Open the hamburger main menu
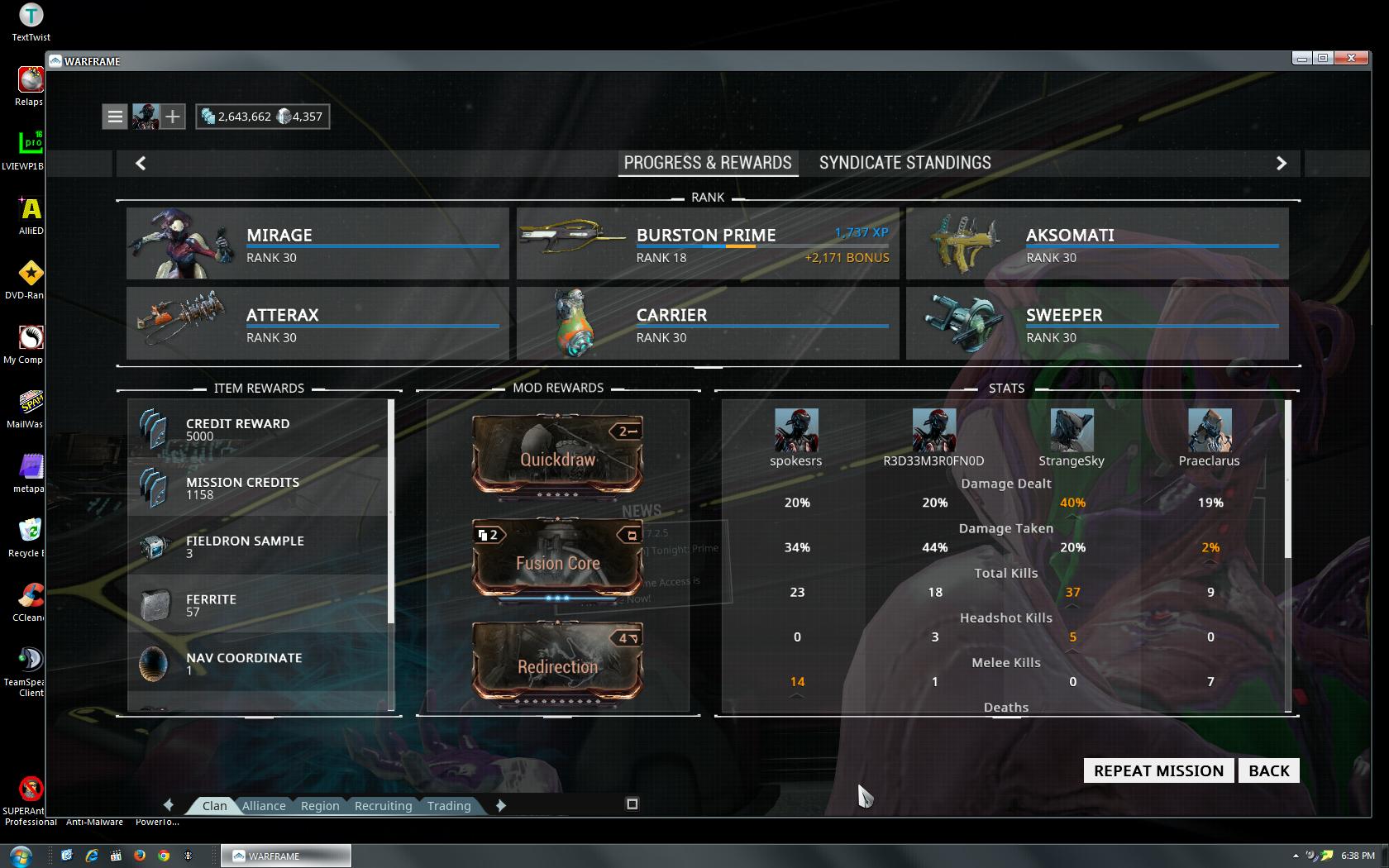 pyautogui.click(x=116, y=117)
